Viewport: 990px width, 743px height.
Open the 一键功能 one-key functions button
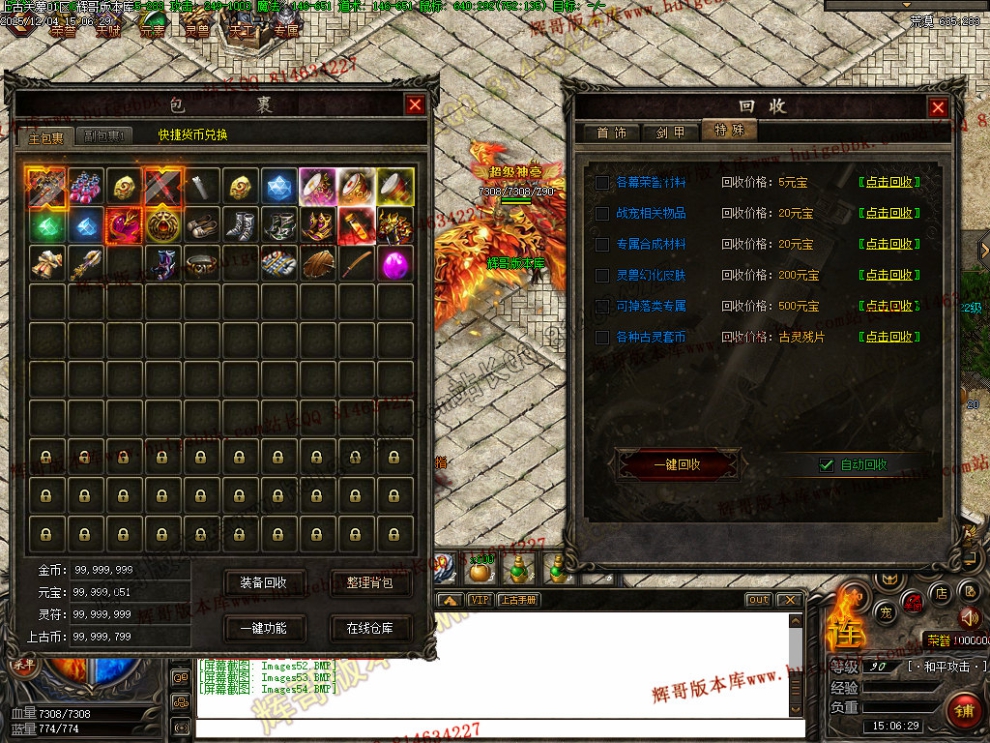[x=264, y=628]
